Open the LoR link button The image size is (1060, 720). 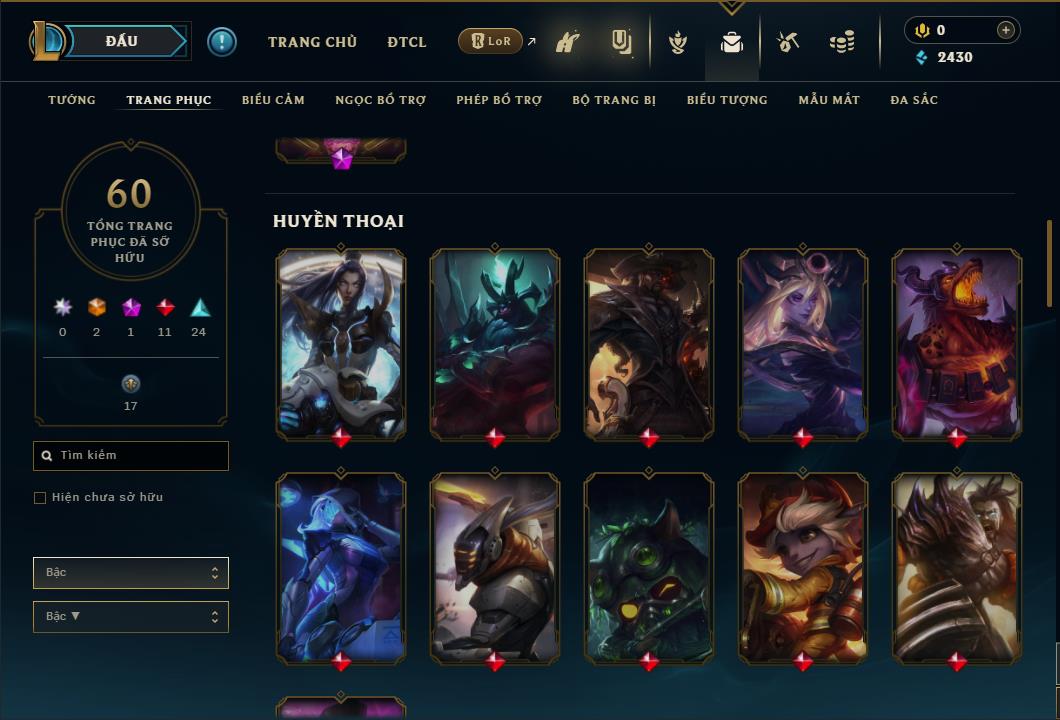click(490, 41)
